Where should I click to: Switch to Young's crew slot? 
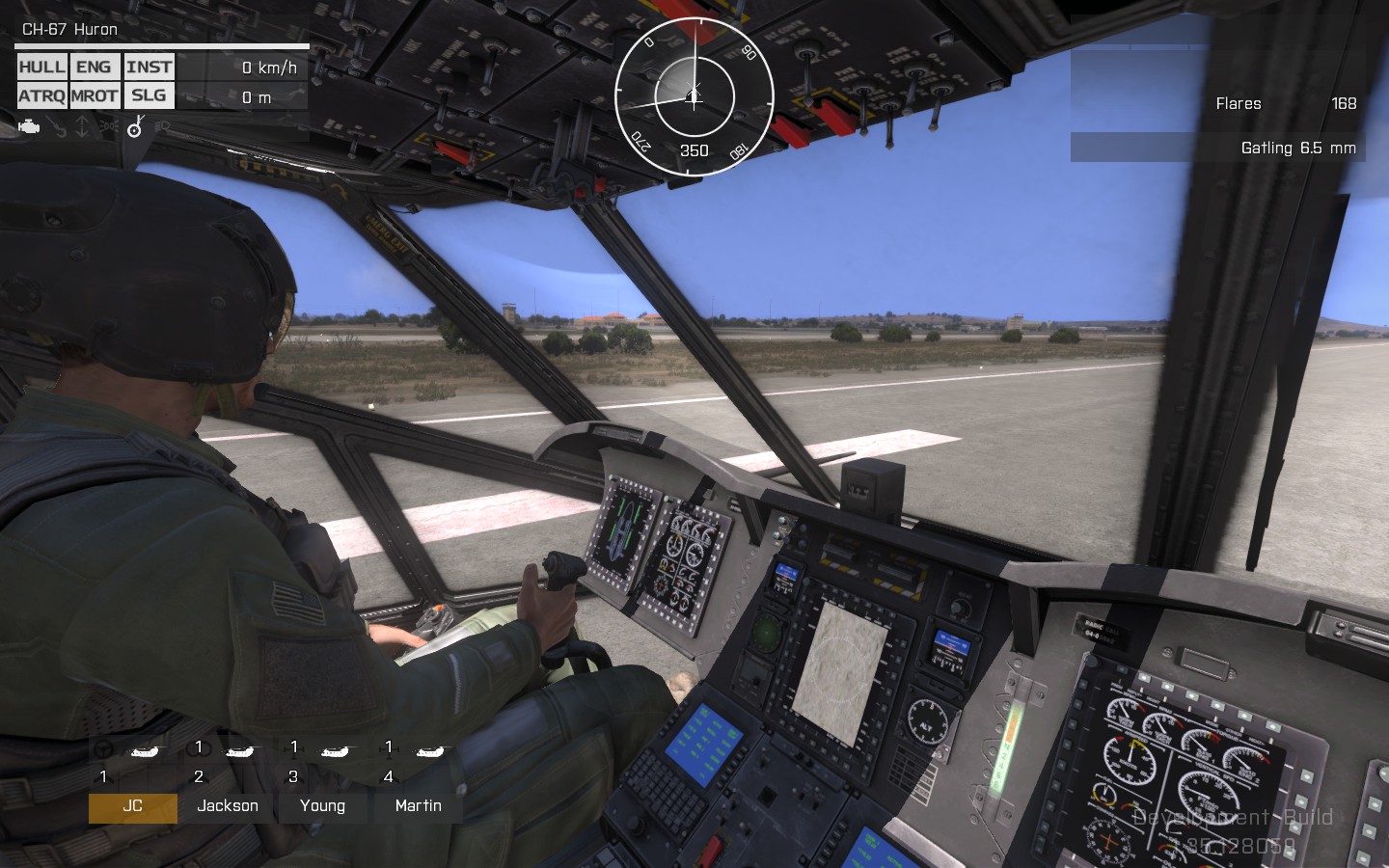pos(322,806)
